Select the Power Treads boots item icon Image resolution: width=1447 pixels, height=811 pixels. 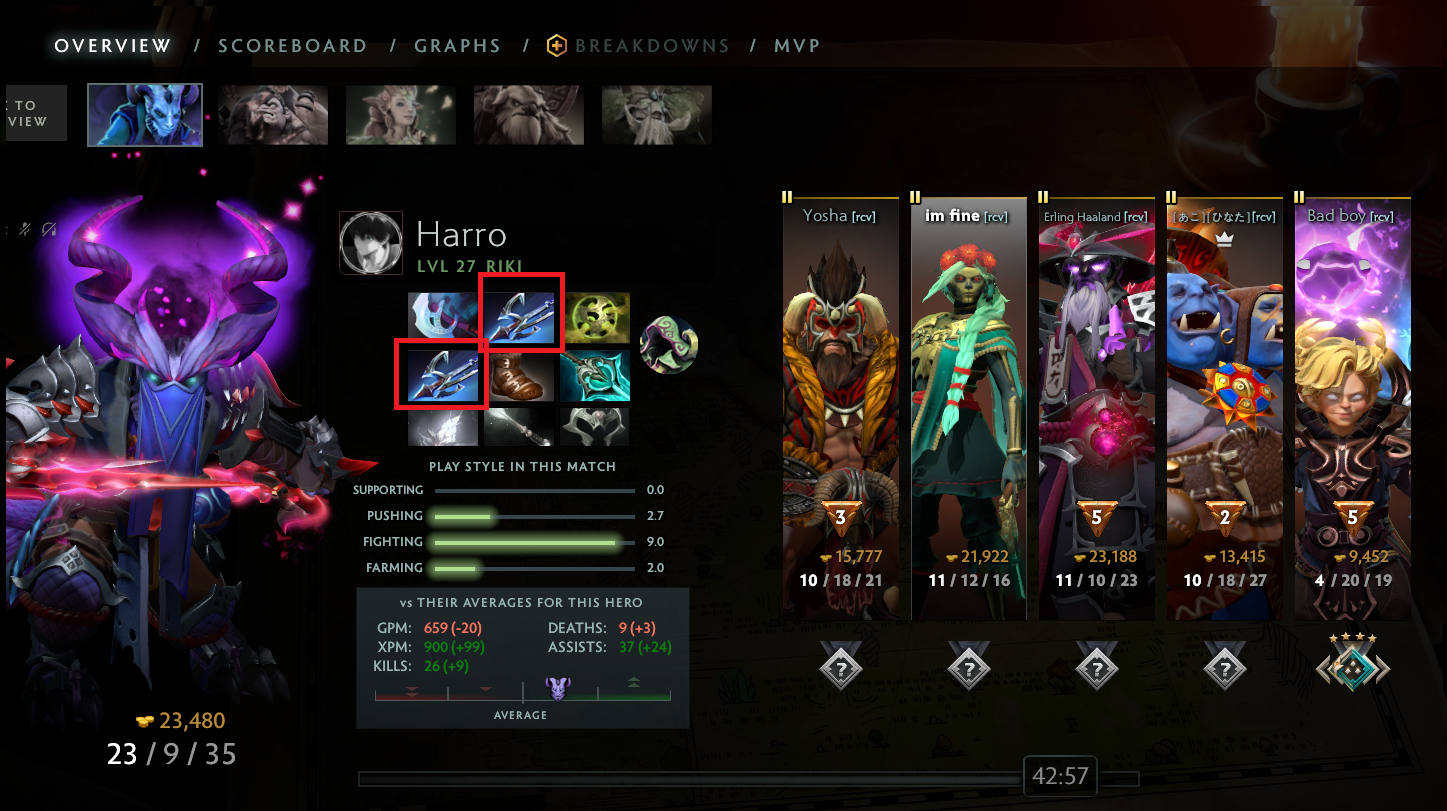pyautogui.click(x=519, y=375)
